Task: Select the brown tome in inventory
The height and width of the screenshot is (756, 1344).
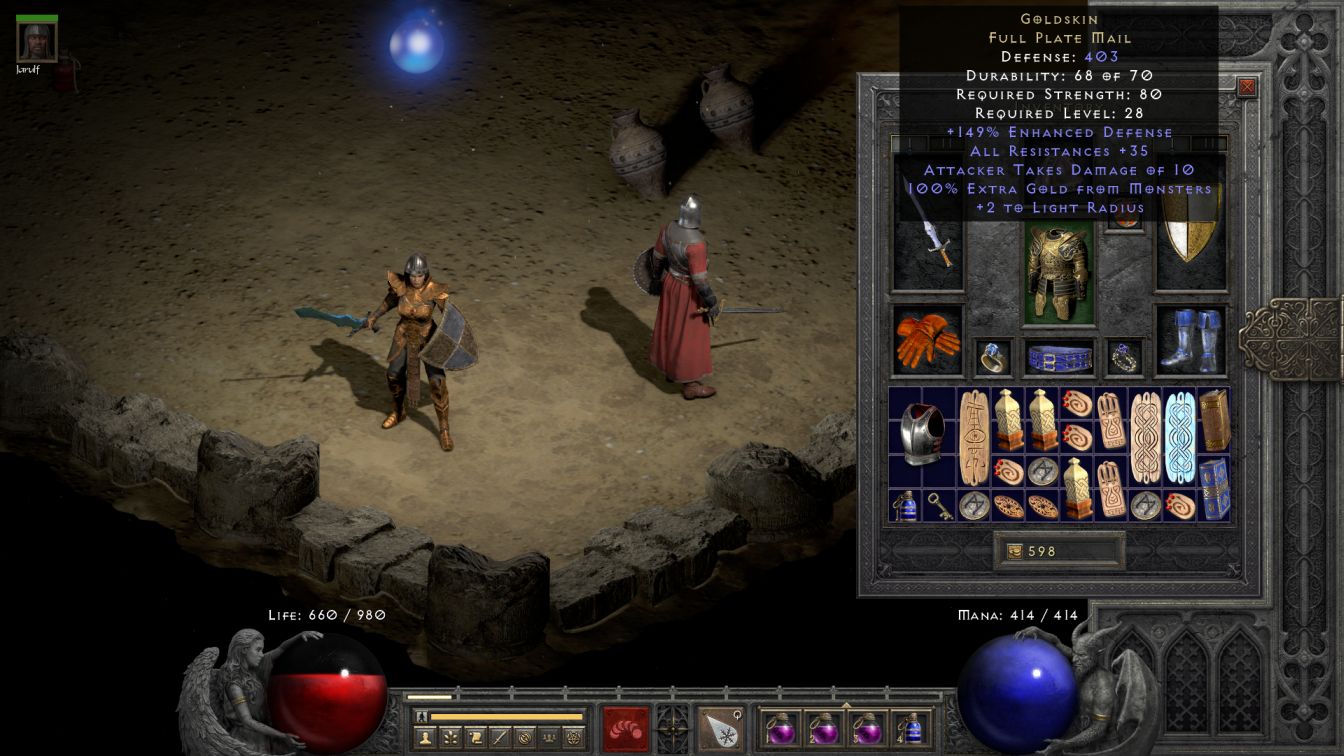Action: (1214, 420)
